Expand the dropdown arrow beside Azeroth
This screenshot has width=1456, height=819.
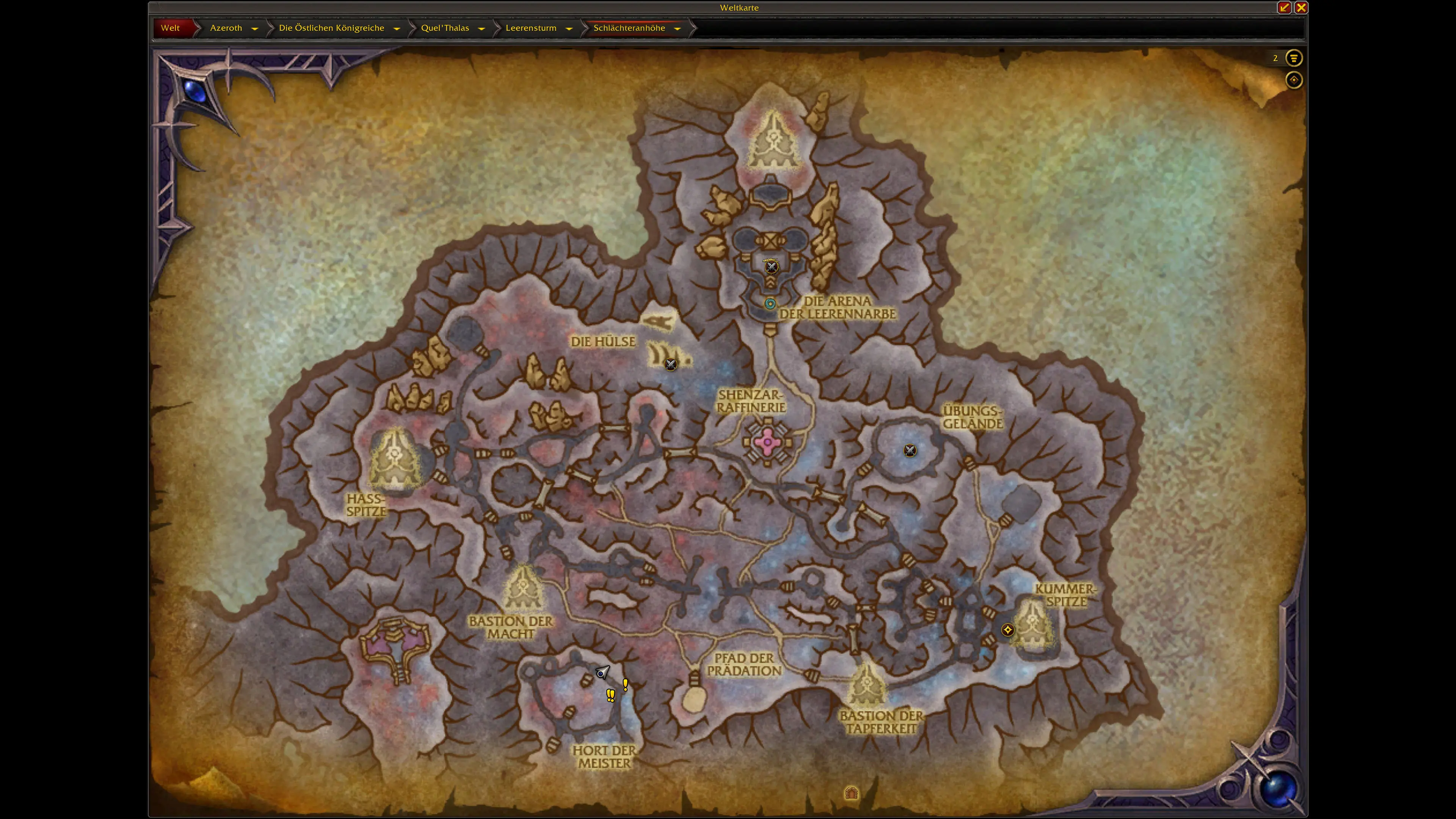tap(255, 28)
